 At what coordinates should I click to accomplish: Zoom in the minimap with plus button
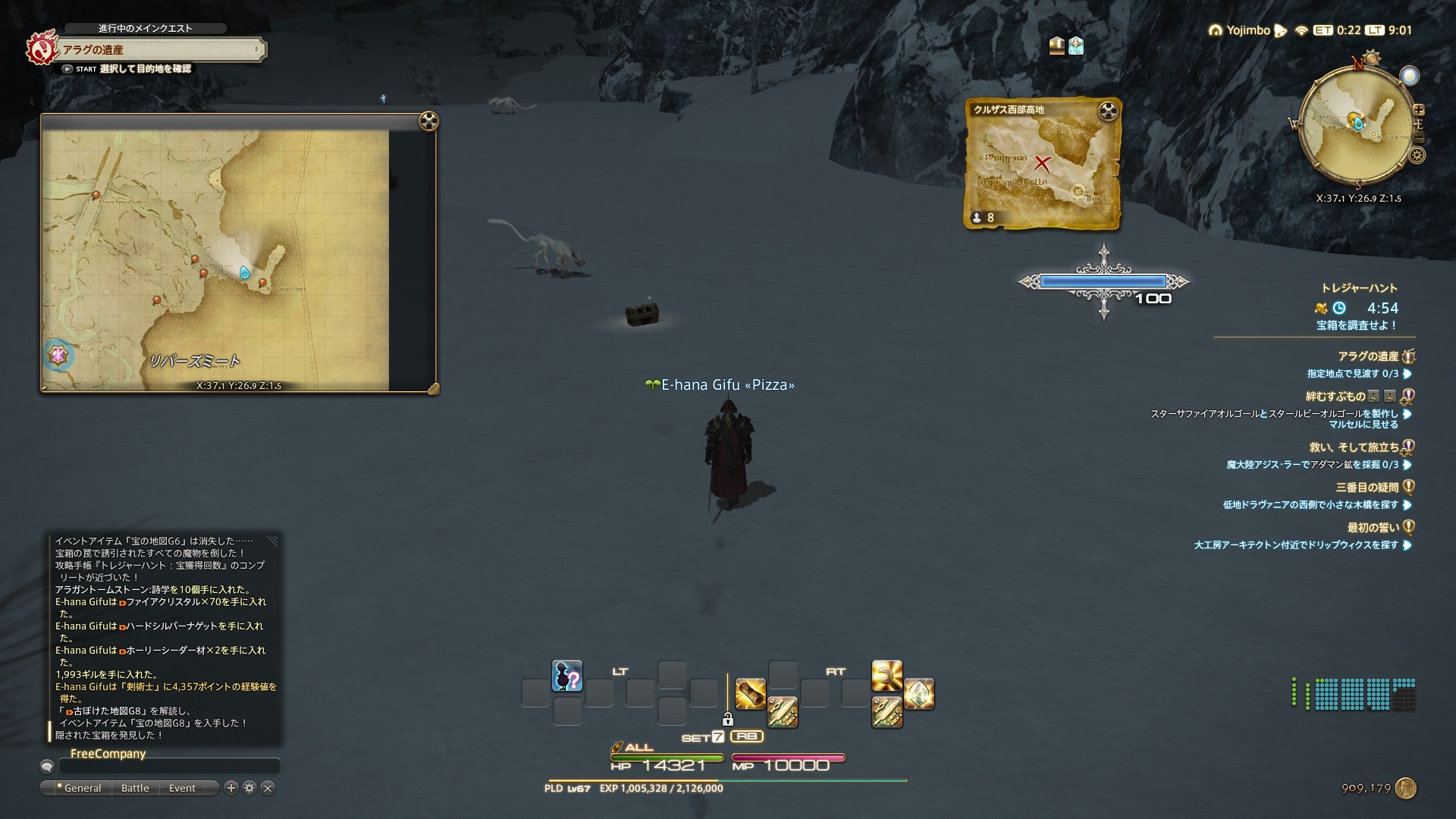[x=1418, y=110]
